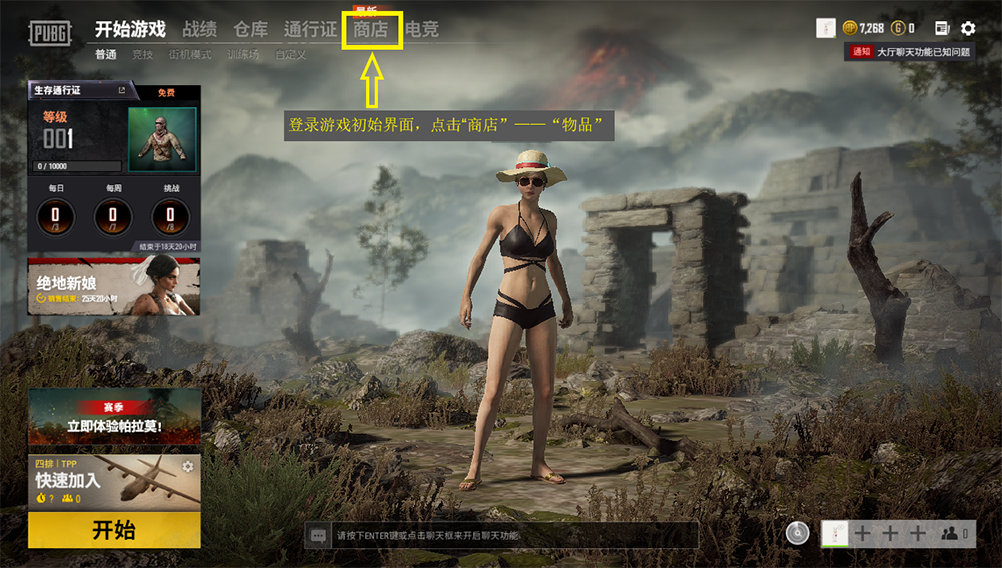This screenshot has width=1002, height=568.
Task: Open the 仓库 (Inventory) menu
Action: tap(250, 30)
